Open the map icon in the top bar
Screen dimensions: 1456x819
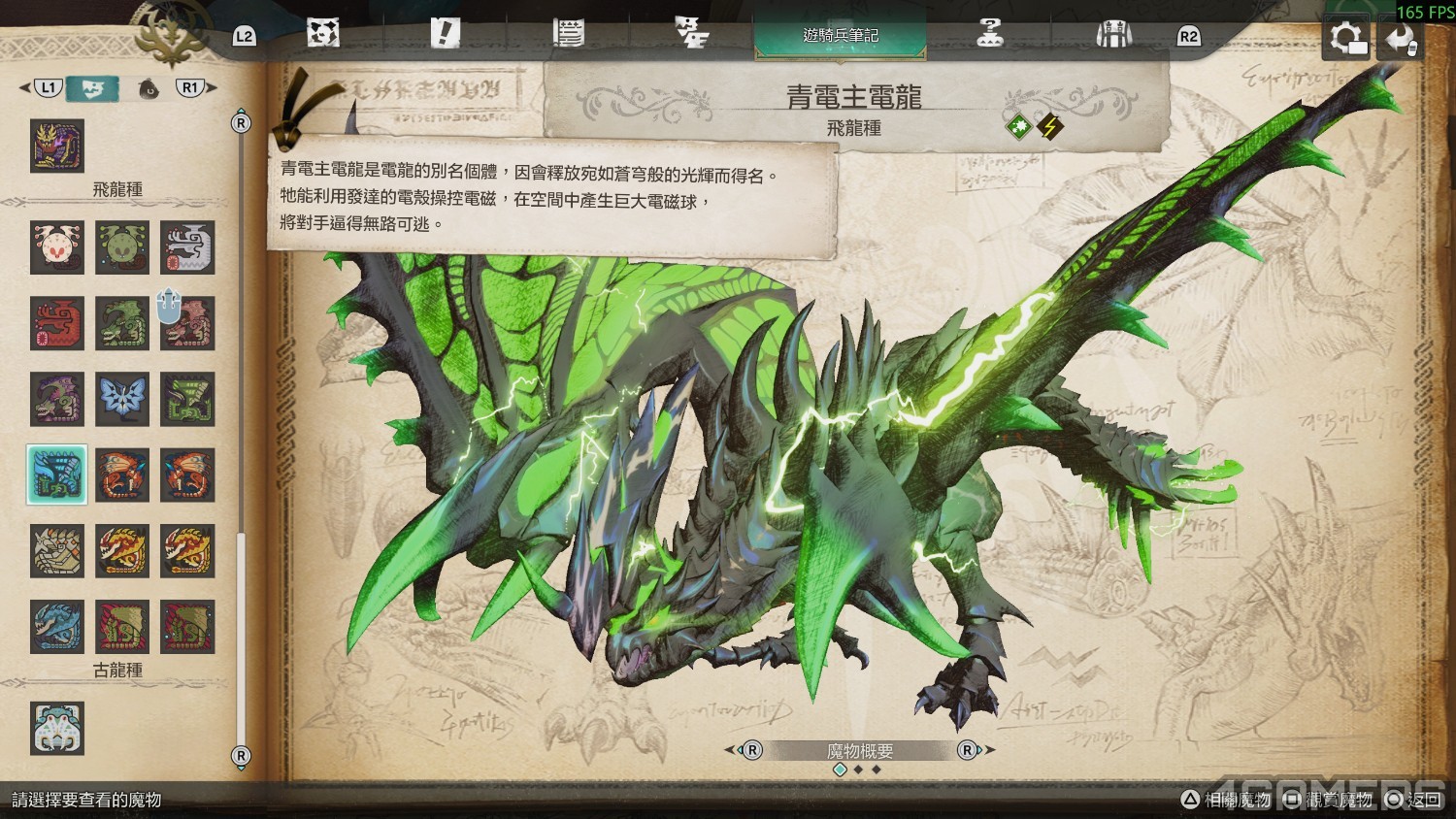(323, 33)
